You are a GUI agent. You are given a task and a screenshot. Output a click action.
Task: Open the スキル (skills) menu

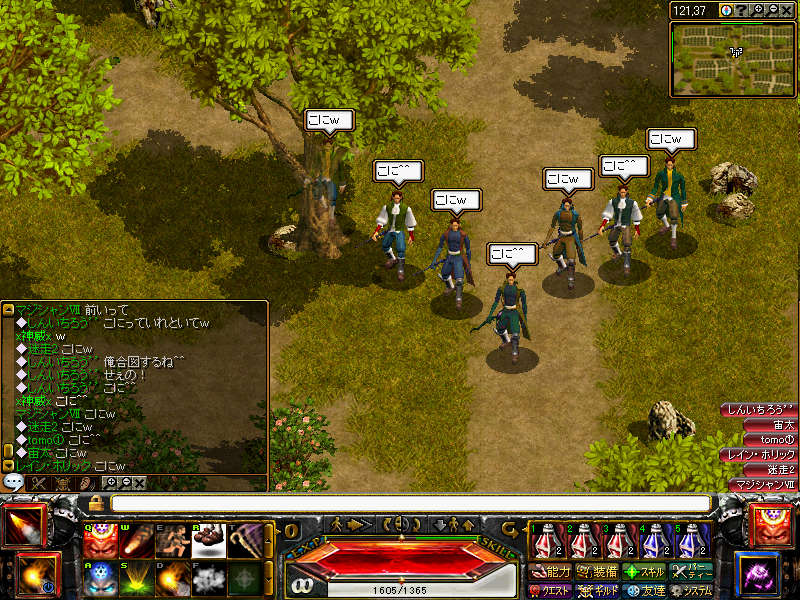click(645, 572)
